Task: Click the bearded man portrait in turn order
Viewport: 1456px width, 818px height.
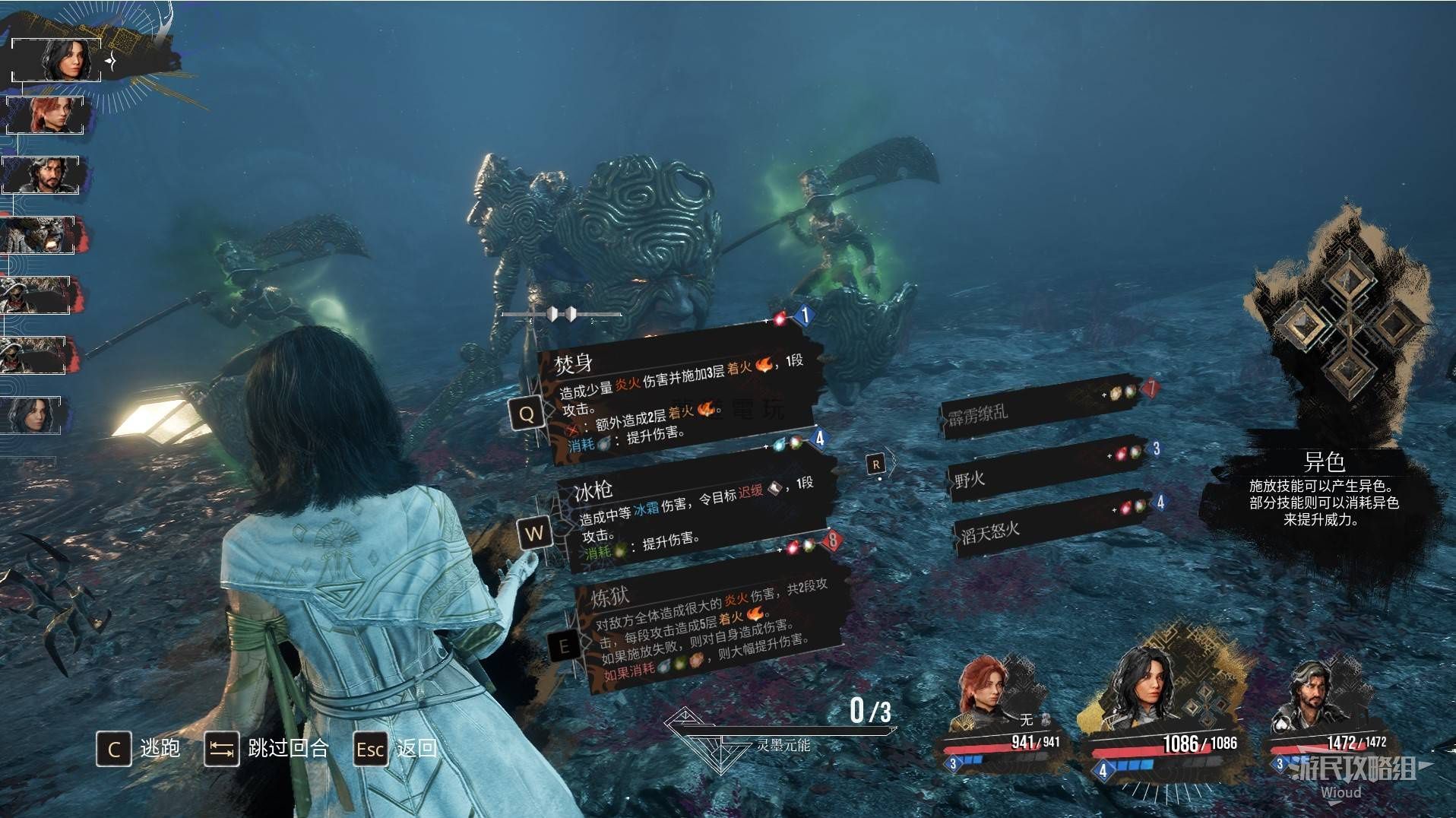Action: tap(43, 175)
